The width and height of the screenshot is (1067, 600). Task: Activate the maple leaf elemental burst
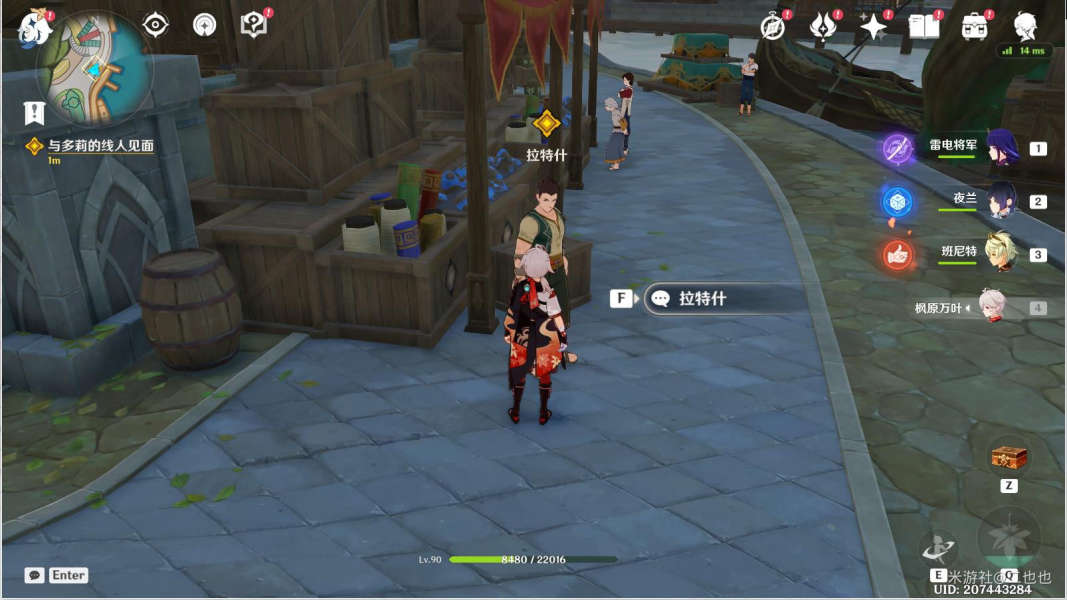click(x=1008, y=538)
